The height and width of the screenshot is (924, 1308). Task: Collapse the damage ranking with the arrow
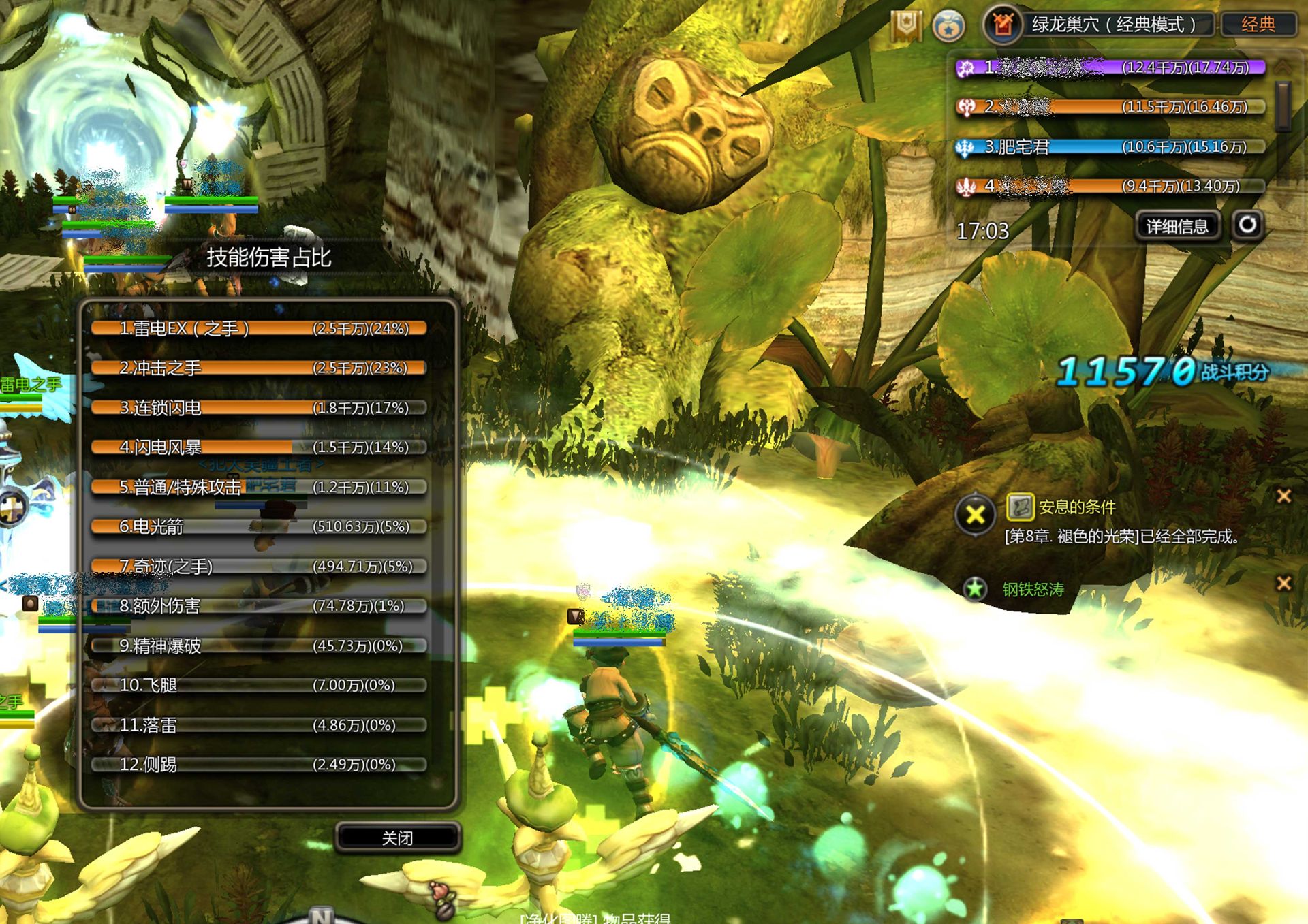pyautogui.click(x=1283, y=66)
